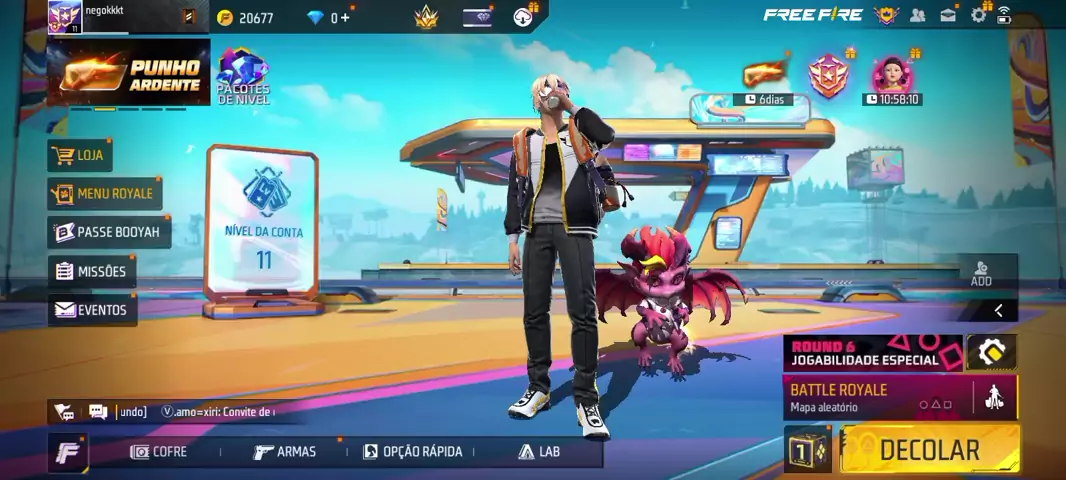The width and height of the screenshot is (1066, 480).
Task: Open the LAB section
Action: pos(539,452)
